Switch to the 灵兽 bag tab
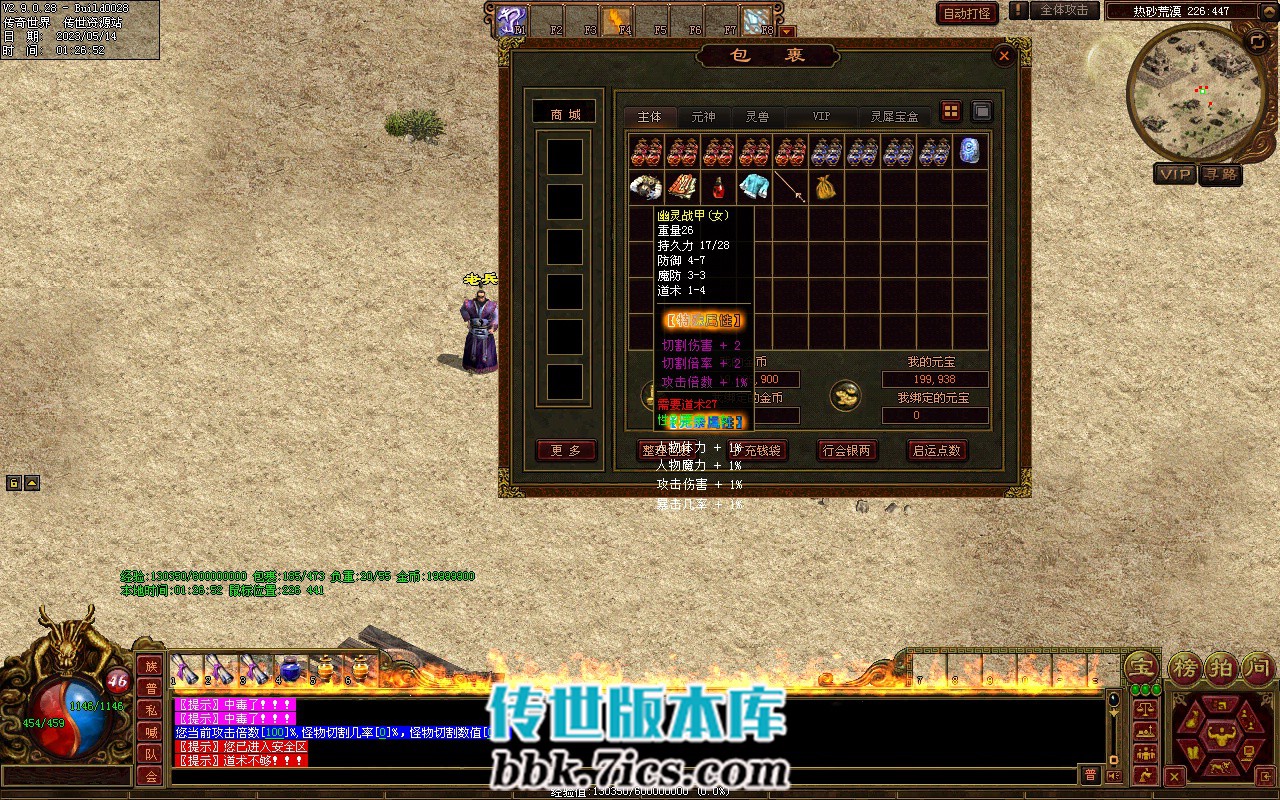The image size is (1280, 800). tap(757, 117)
